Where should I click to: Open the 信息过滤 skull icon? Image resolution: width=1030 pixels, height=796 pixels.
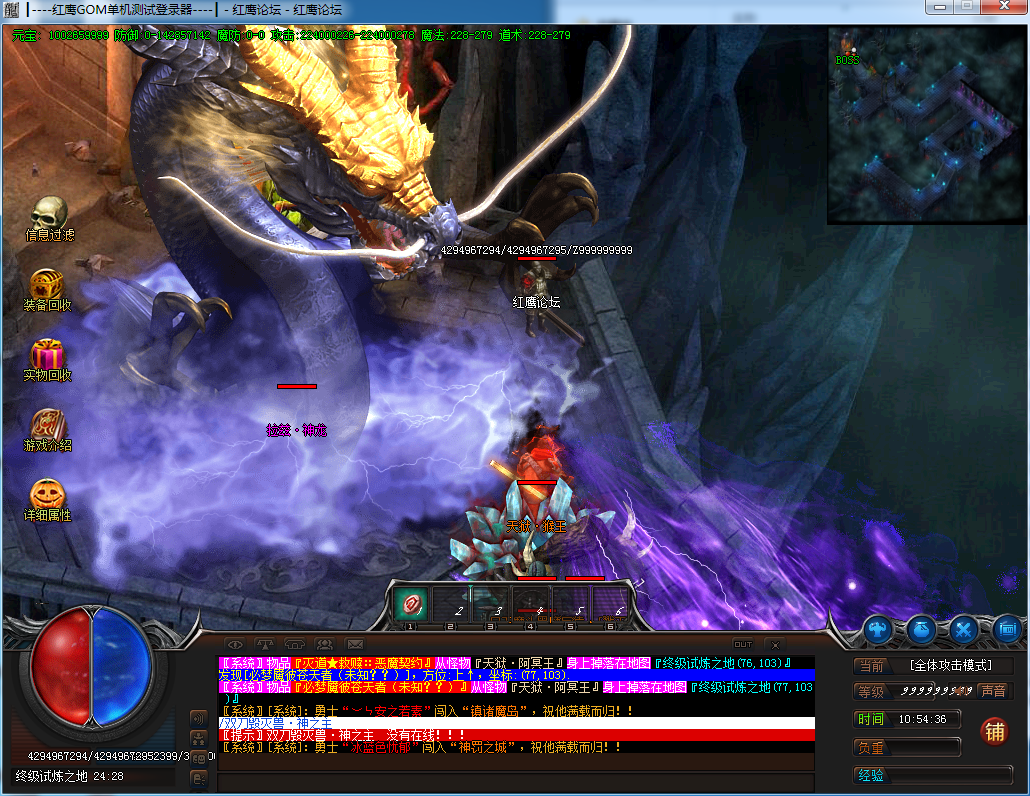coord(48,213)
